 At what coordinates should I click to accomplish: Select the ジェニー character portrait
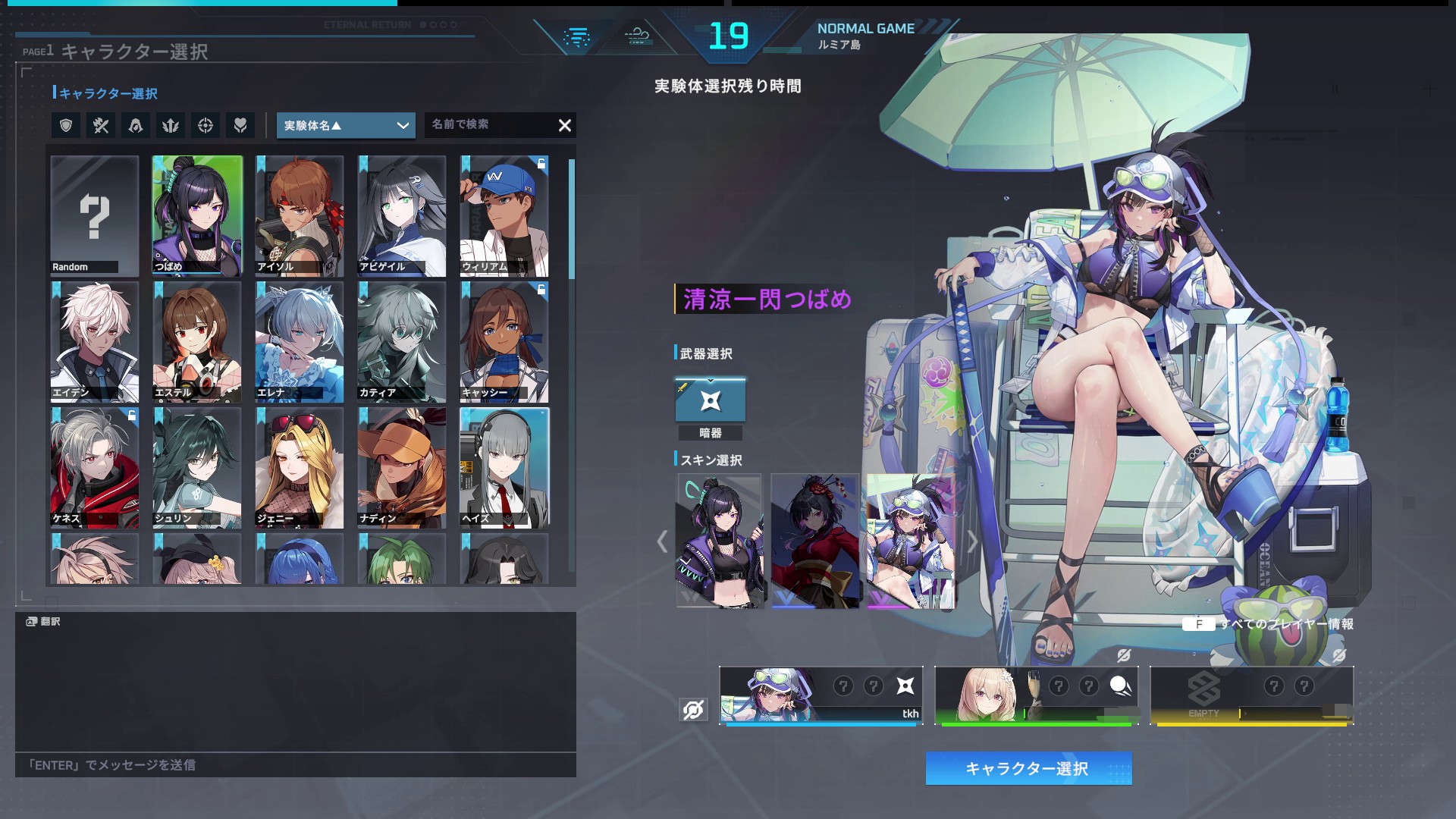[300, 467]
